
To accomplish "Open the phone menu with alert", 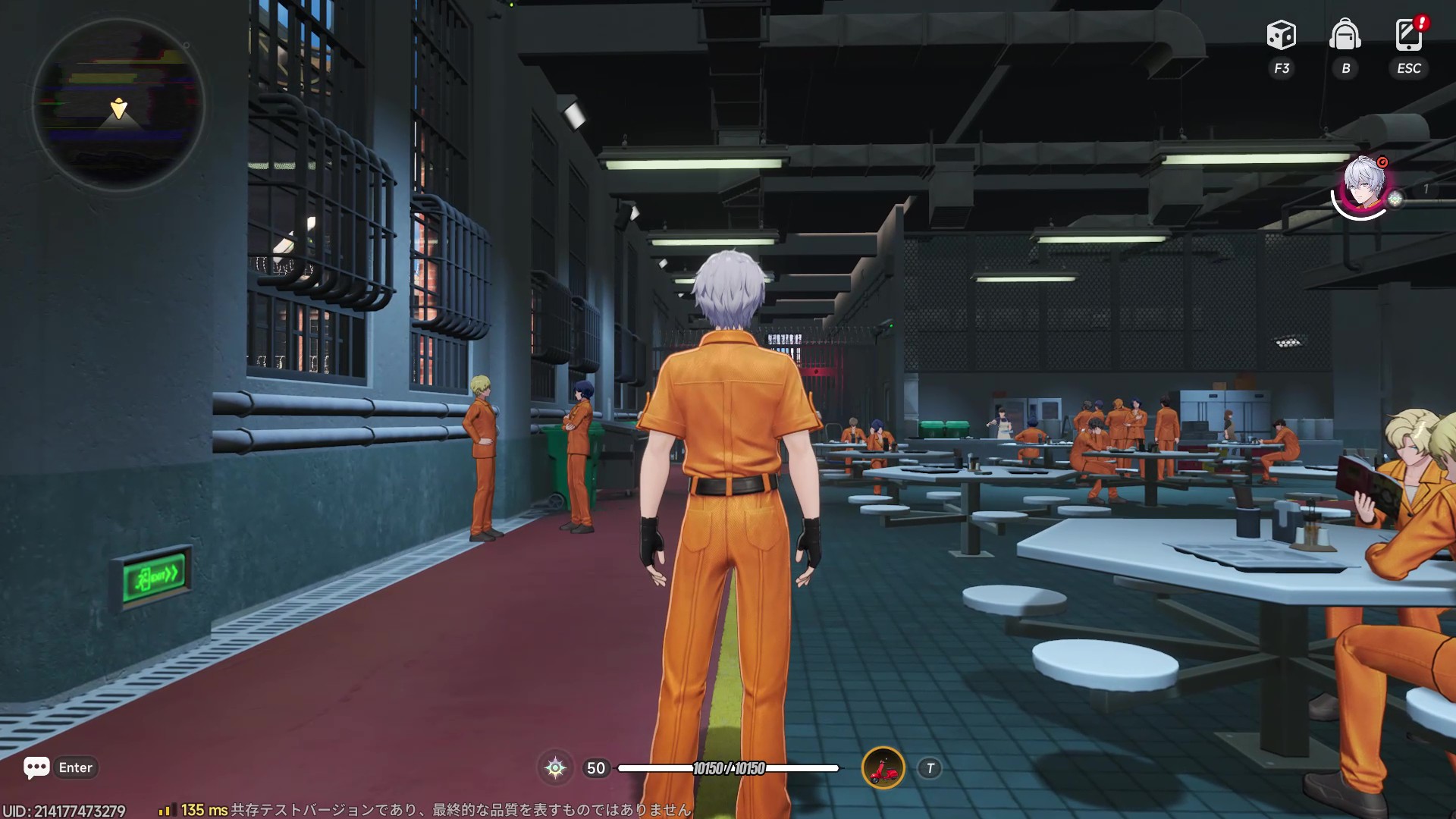I will (1409, 36).
